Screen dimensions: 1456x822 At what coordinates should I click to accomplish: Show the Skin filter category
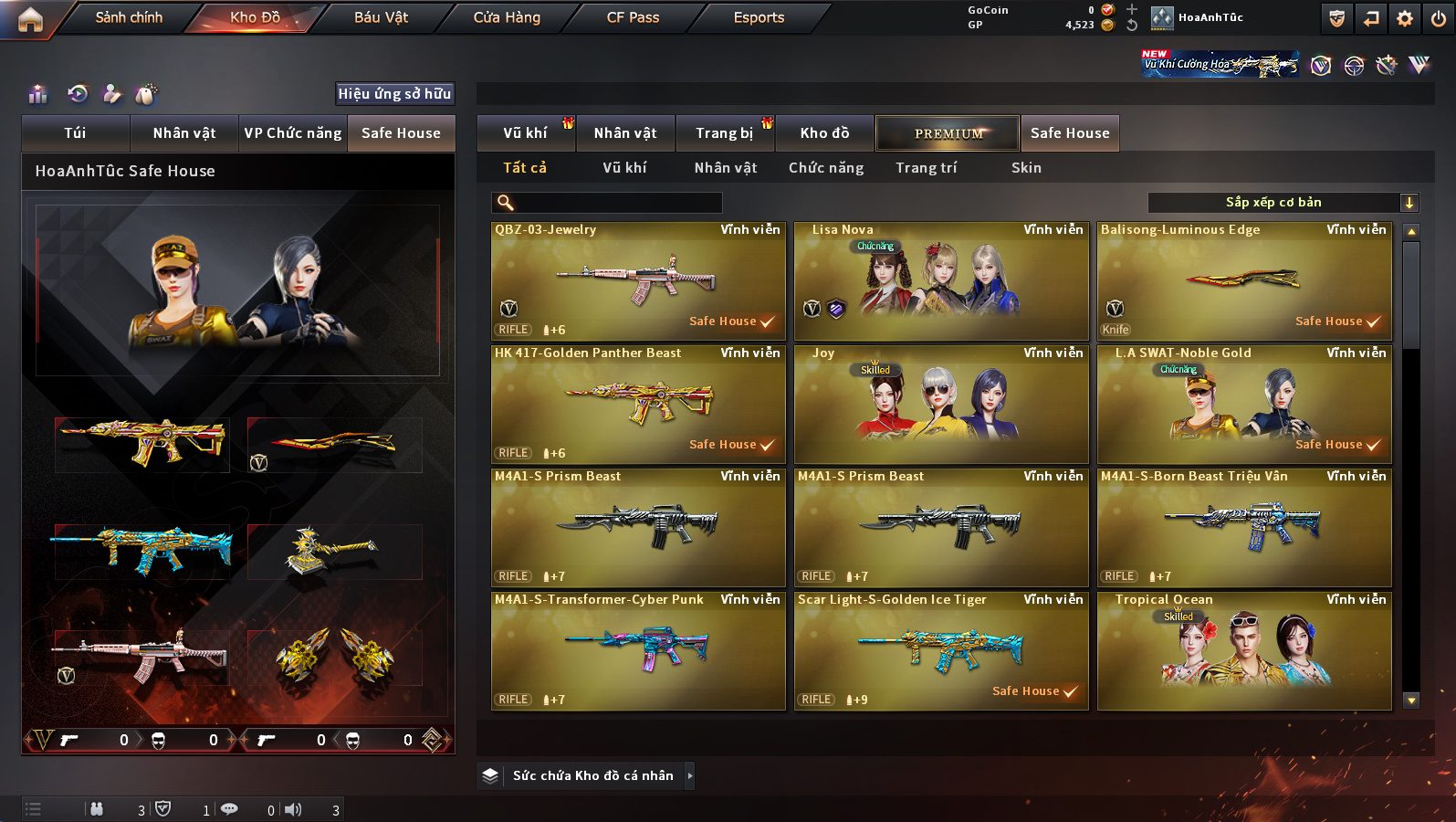click(1026, 168)
